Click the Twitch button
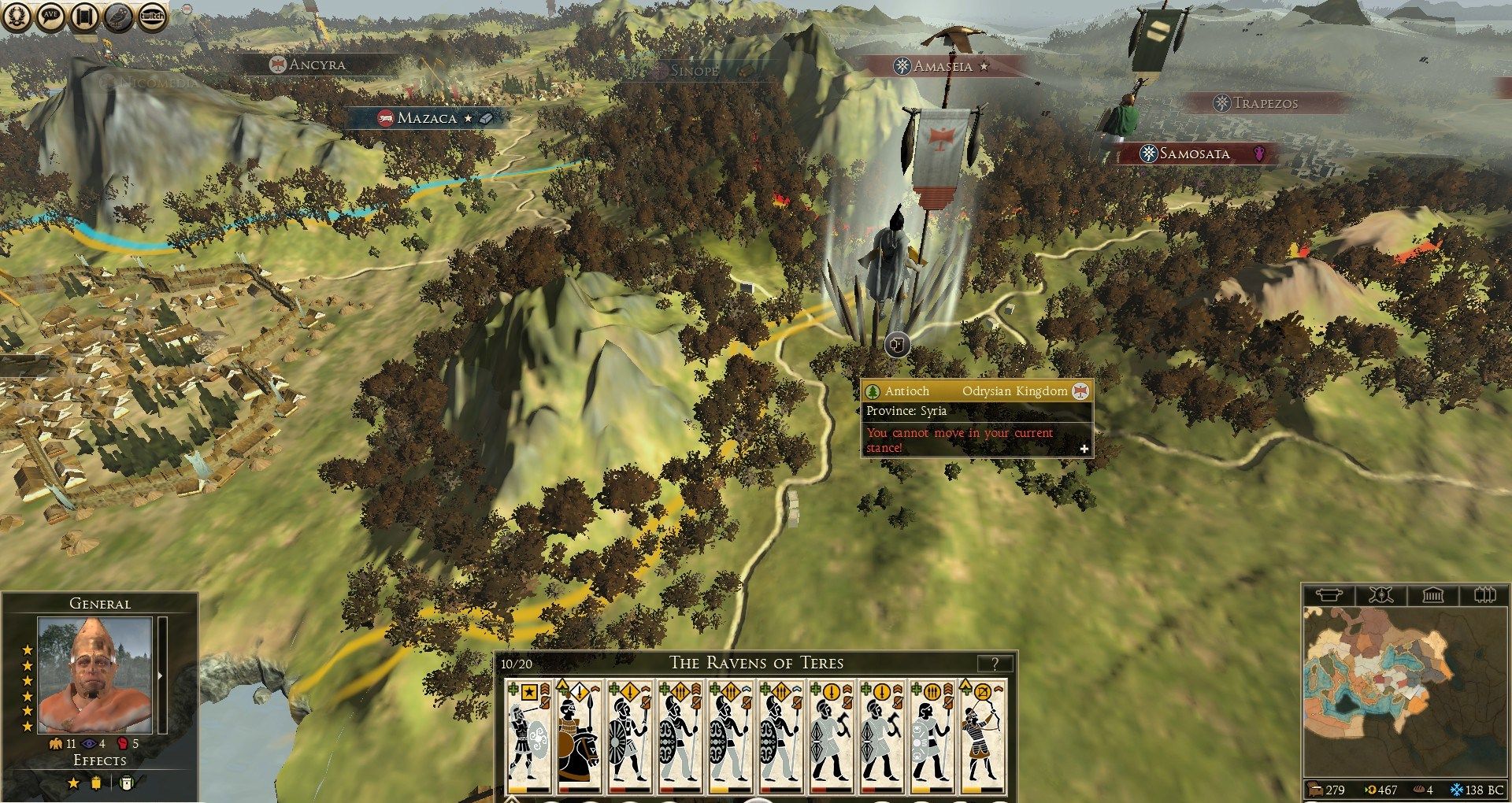The image size is (1512, 803). 152,16
